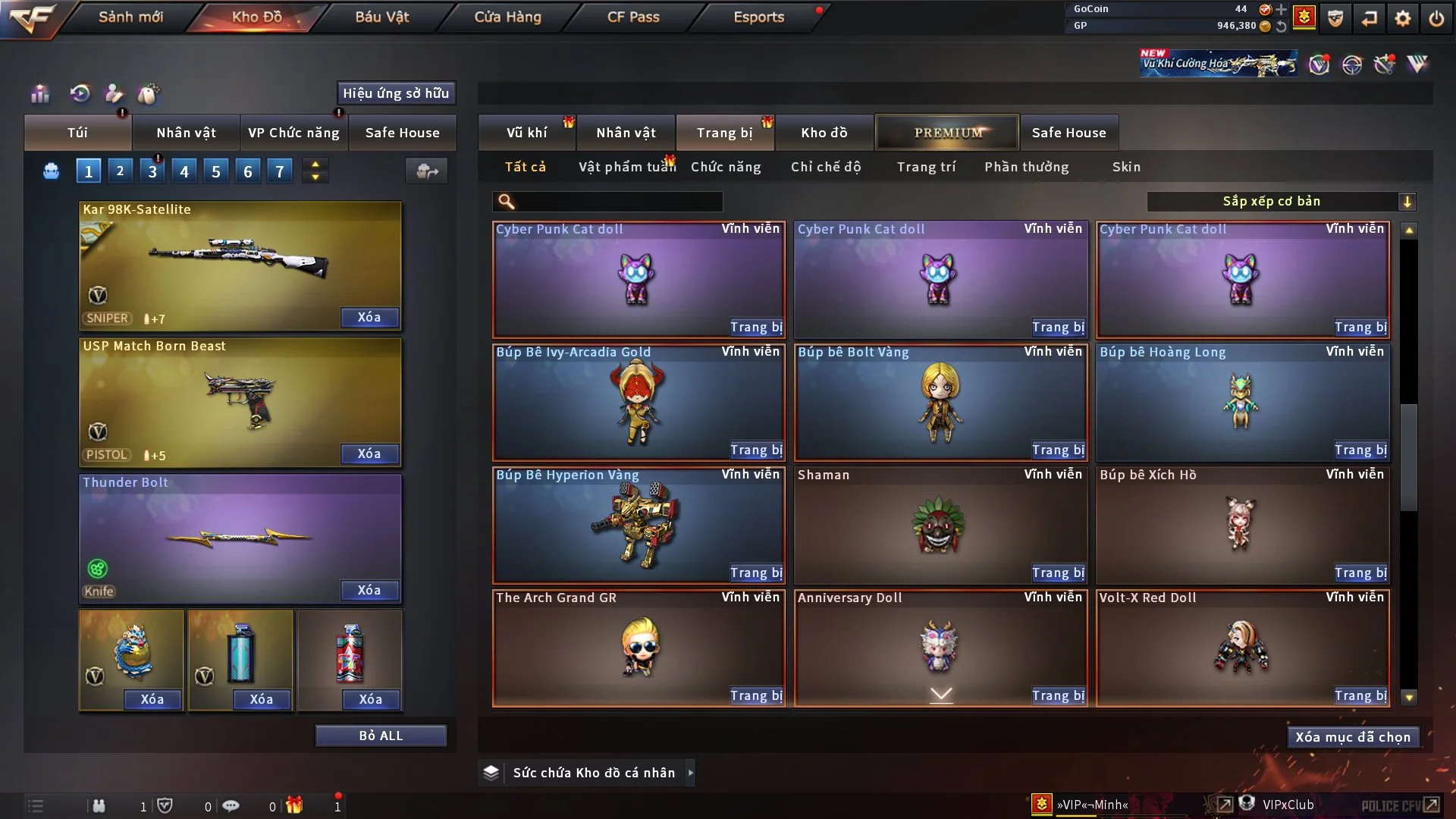Viewport: 1456px width, 819px height.
Task: Select the Chức năng filter
Action: point(726,167)
